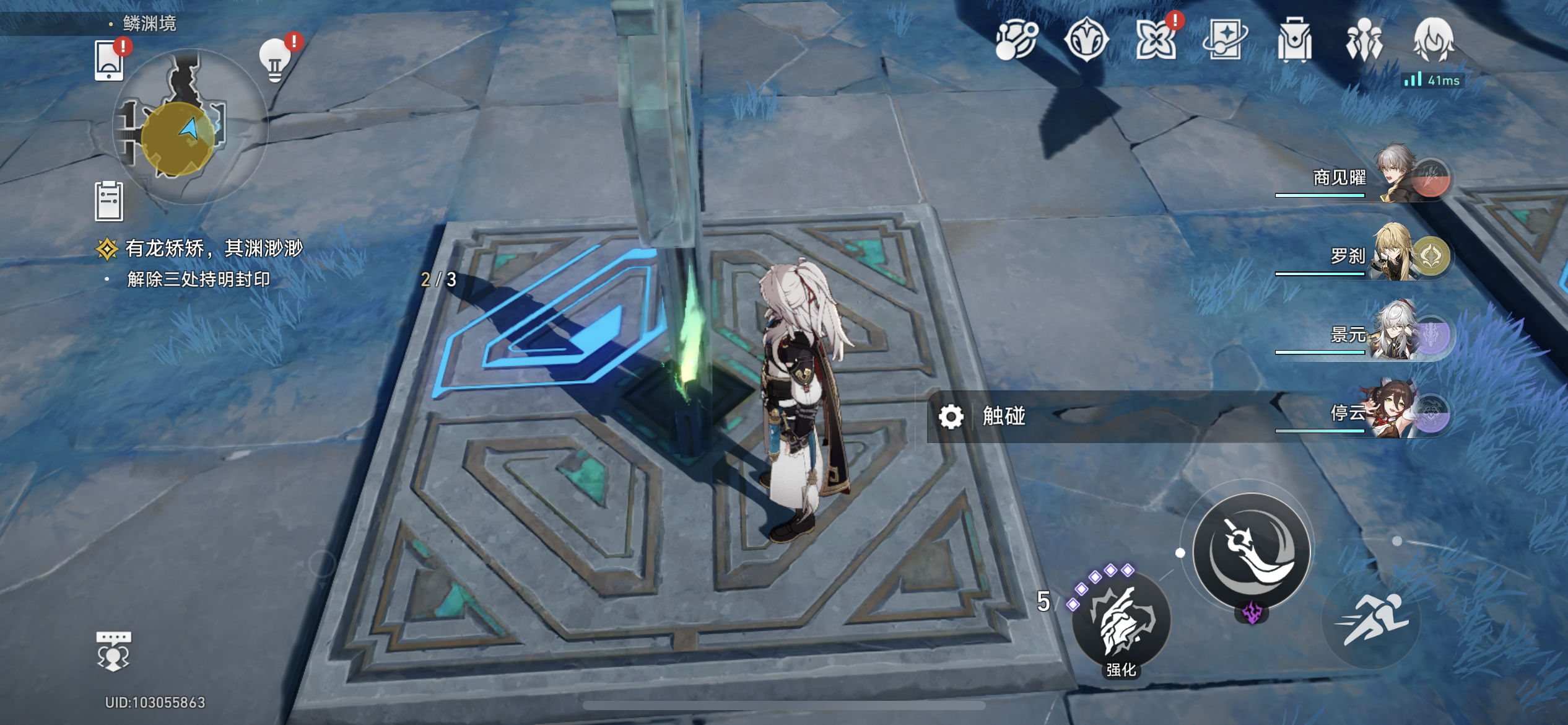Open the lightbulb tutorial tips
This screenshot has height=725, width=1568.
click(x=275, y=61)
